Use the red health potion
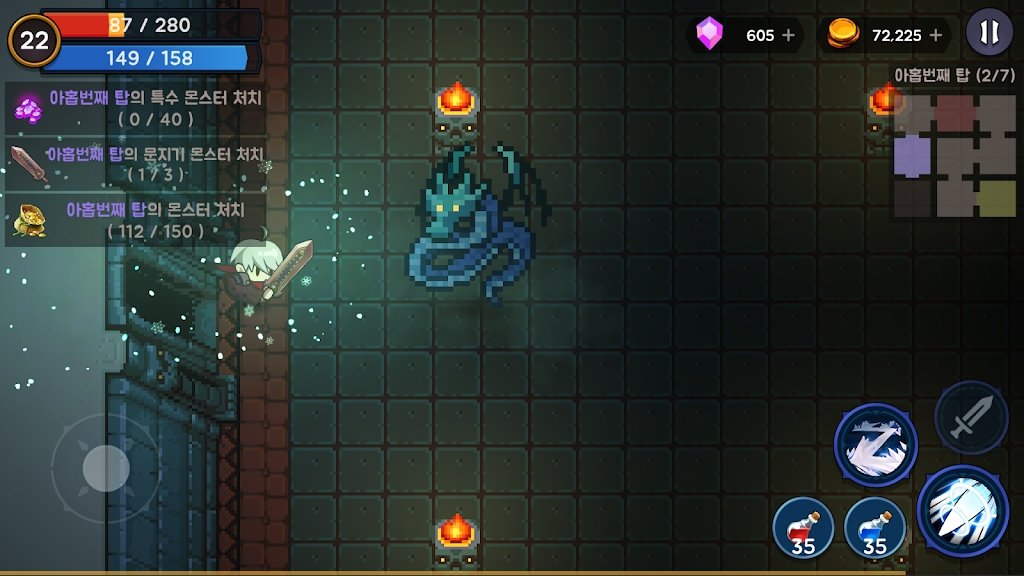 coord(803,526)
